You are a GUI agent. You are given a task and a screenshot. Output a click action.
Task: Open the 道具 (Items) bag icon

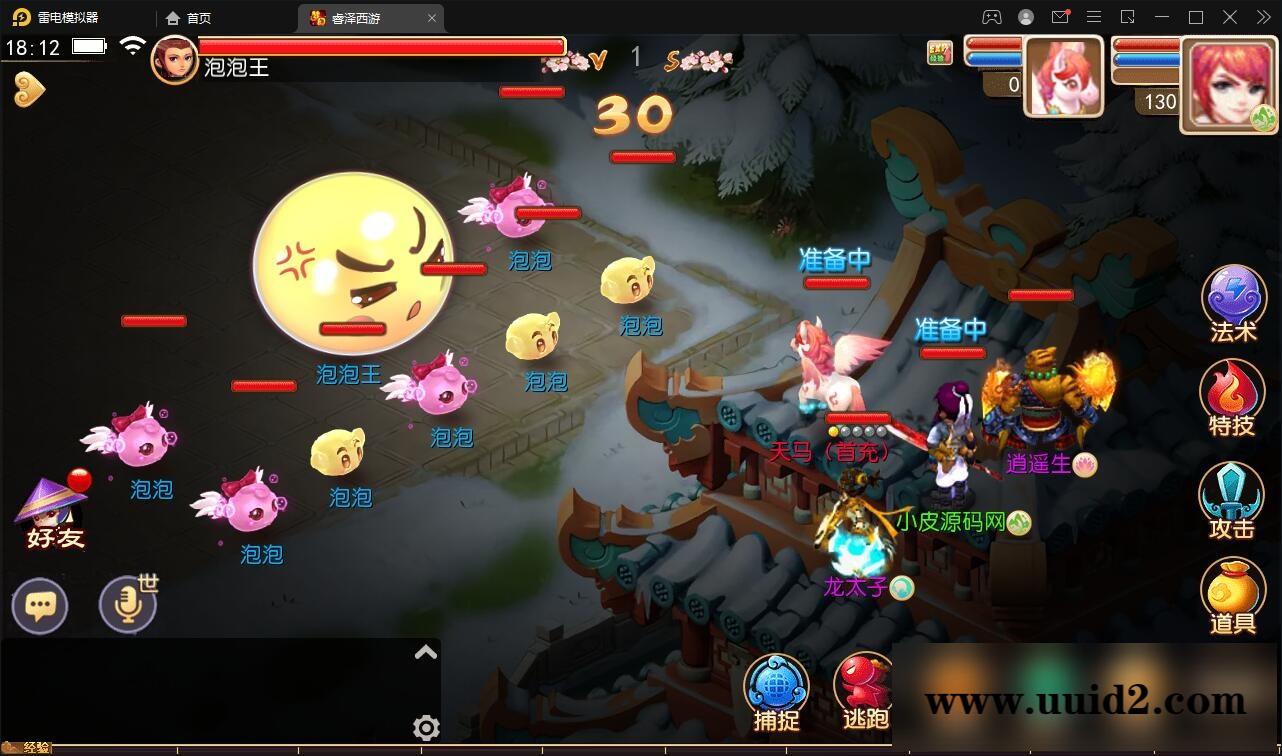pyautogui.click(x=1232, y=594)
